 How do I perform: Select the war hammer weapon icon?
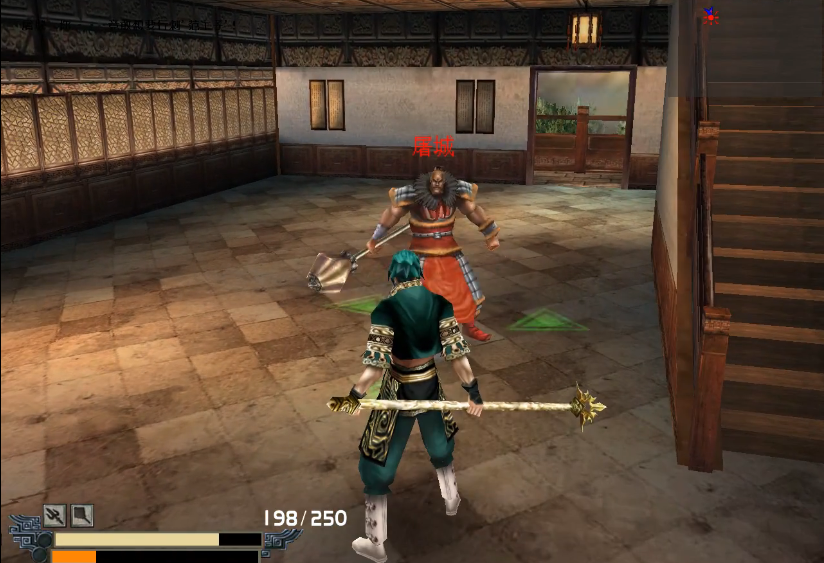pyautogui.click(x=82, y=516)
